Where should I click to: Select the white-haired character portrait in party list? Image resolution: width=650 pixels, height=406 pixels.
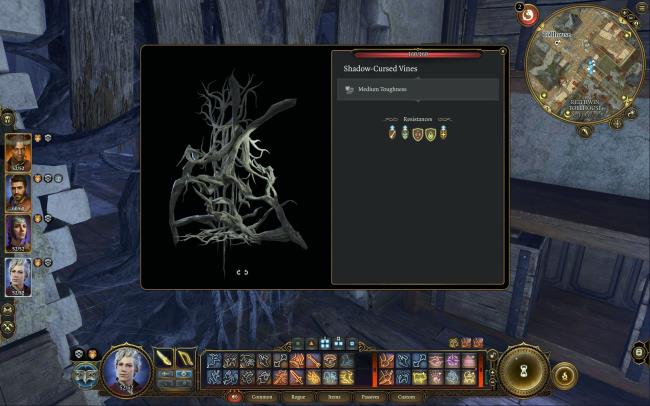point(18,276)
